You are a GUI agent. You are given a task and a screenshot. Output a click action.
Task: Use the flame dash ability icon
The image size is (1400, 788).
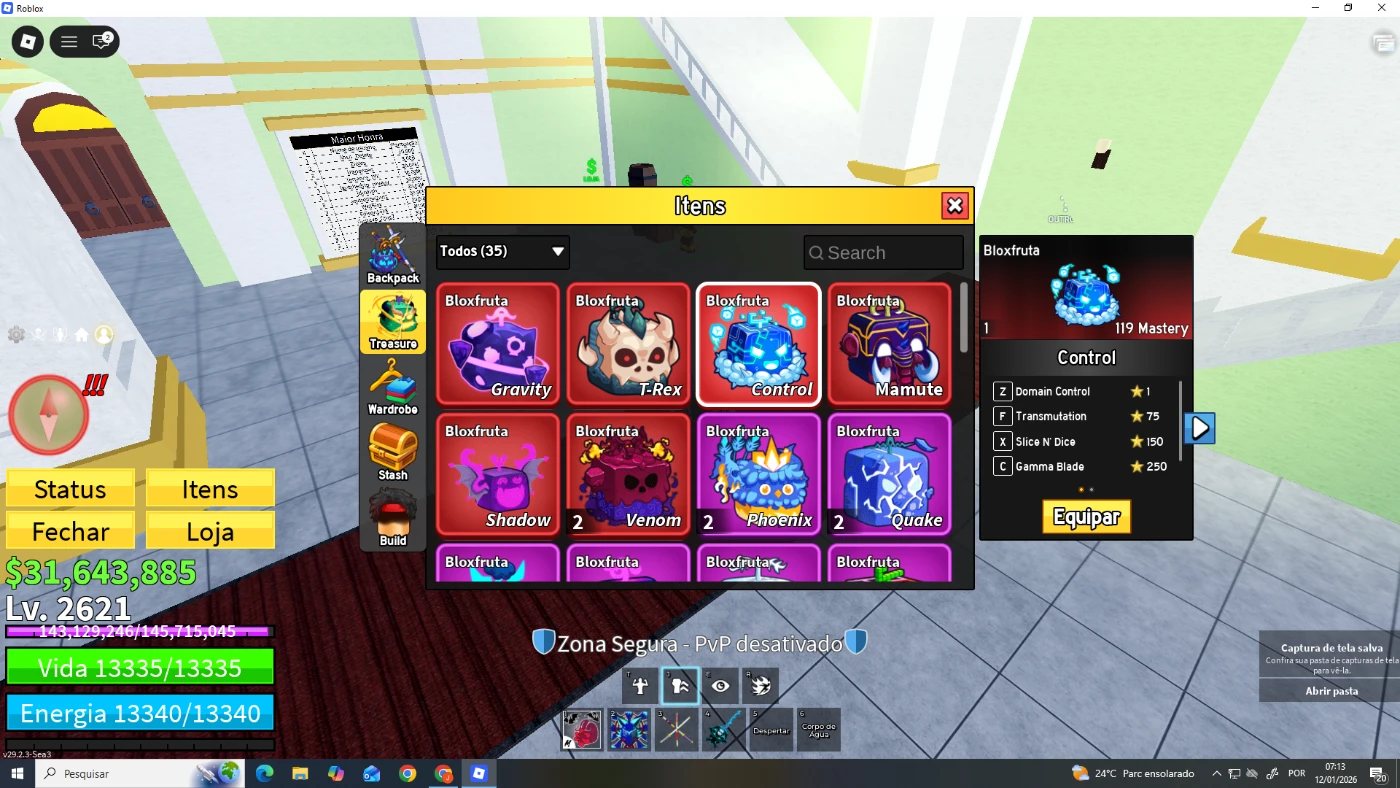pos(760,686)
